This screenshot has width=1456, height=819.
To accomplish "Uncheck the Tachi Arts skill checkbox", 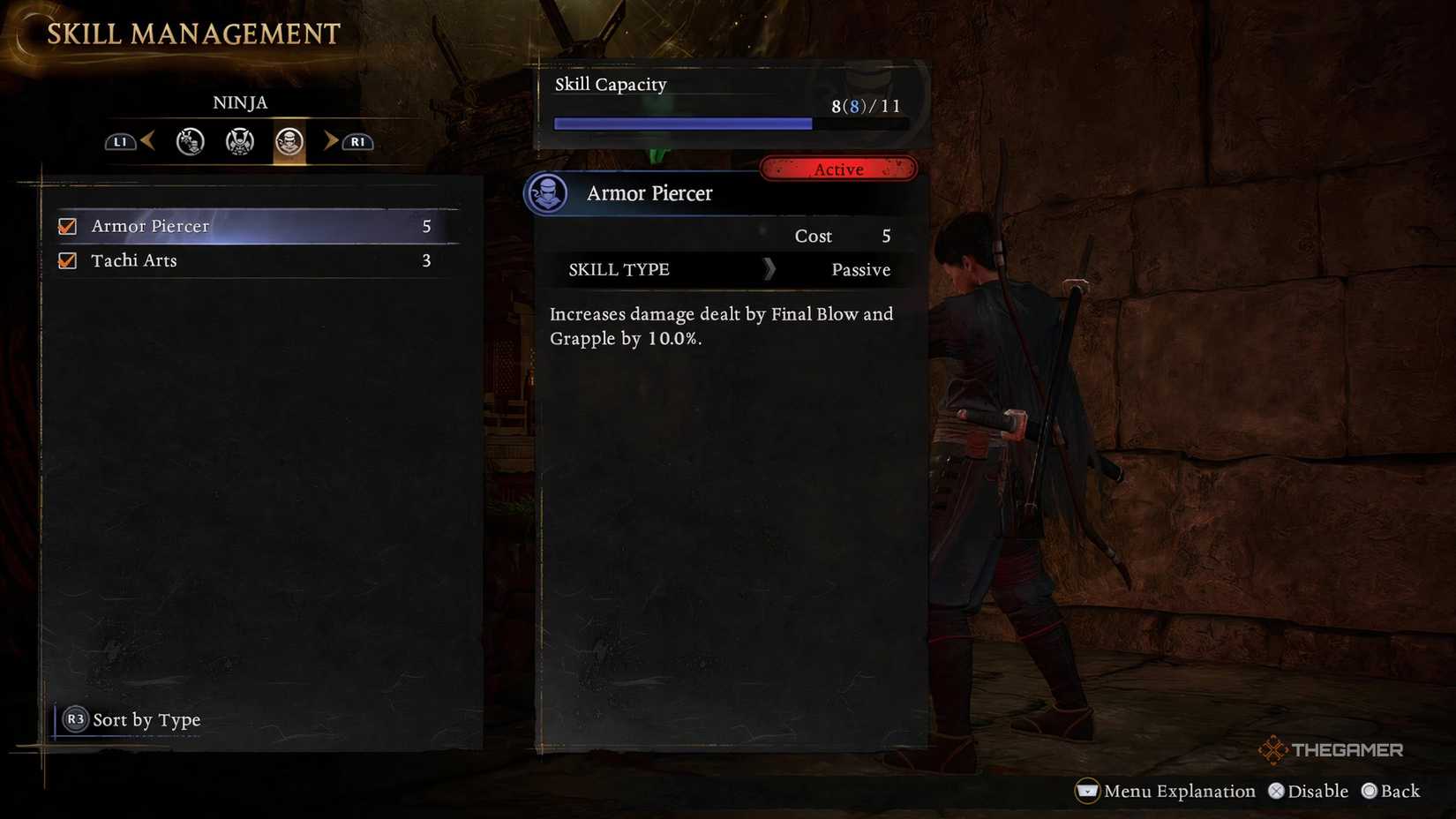I will [x=67, y=260].
